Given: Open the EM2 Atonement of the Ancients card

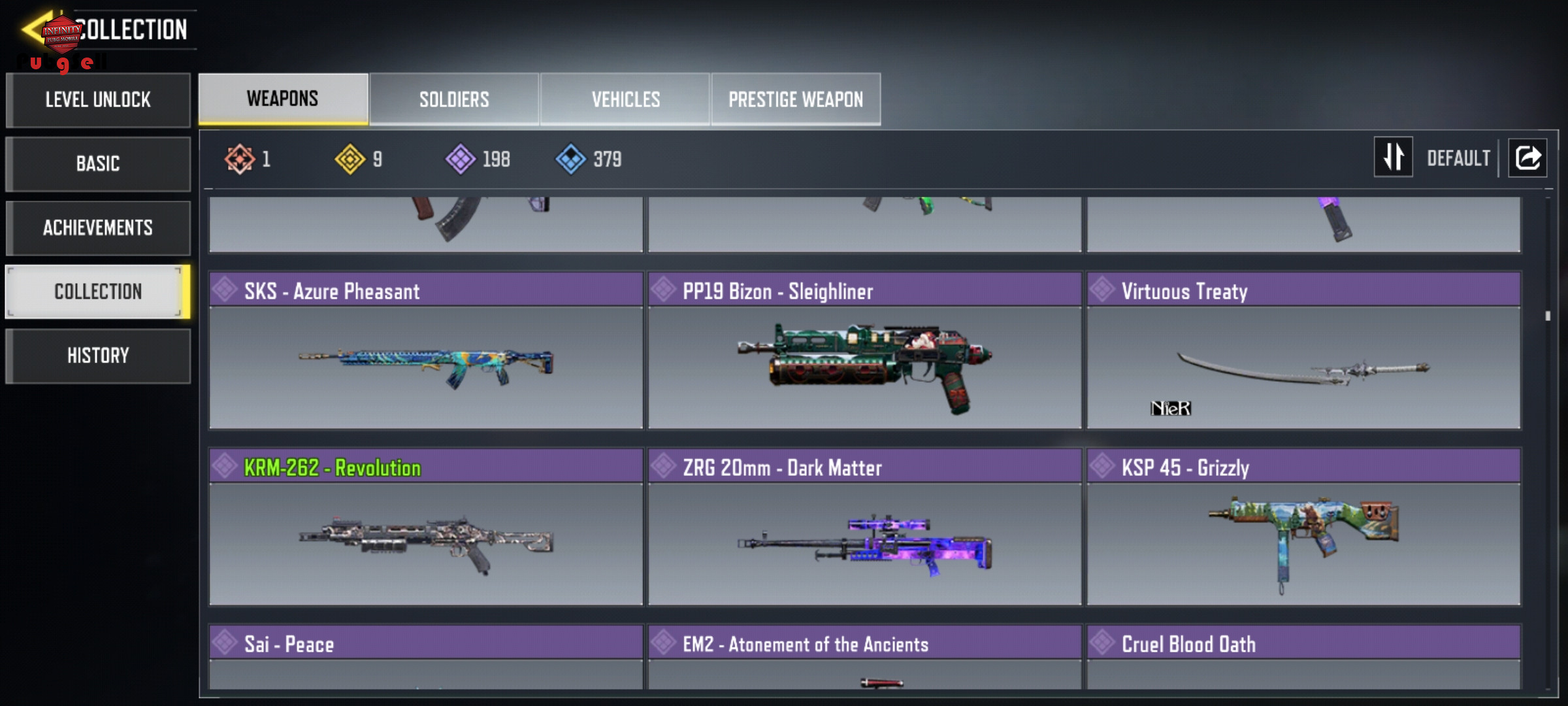Looking at the screenshot, I should (x=864, y=657).
